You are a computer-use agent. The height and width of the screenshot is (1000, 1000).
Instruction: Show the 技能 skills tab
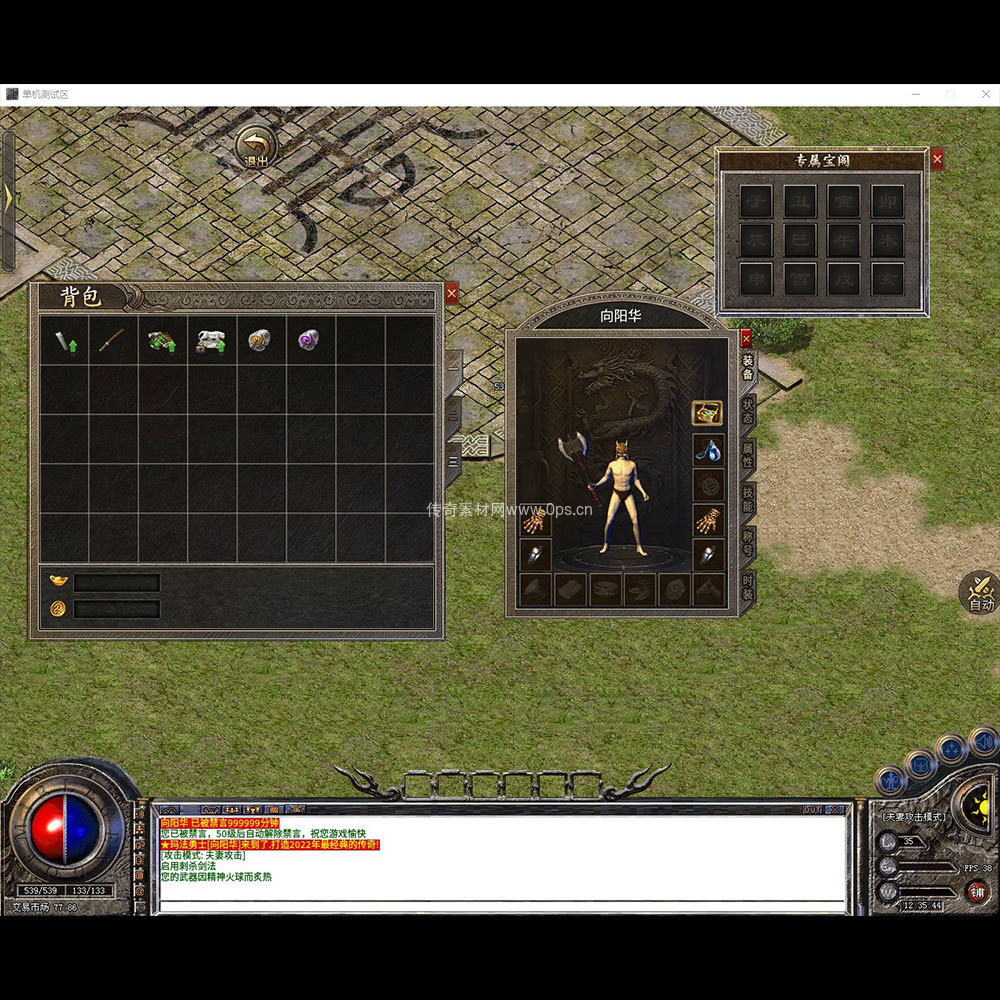tap(748, 499)
